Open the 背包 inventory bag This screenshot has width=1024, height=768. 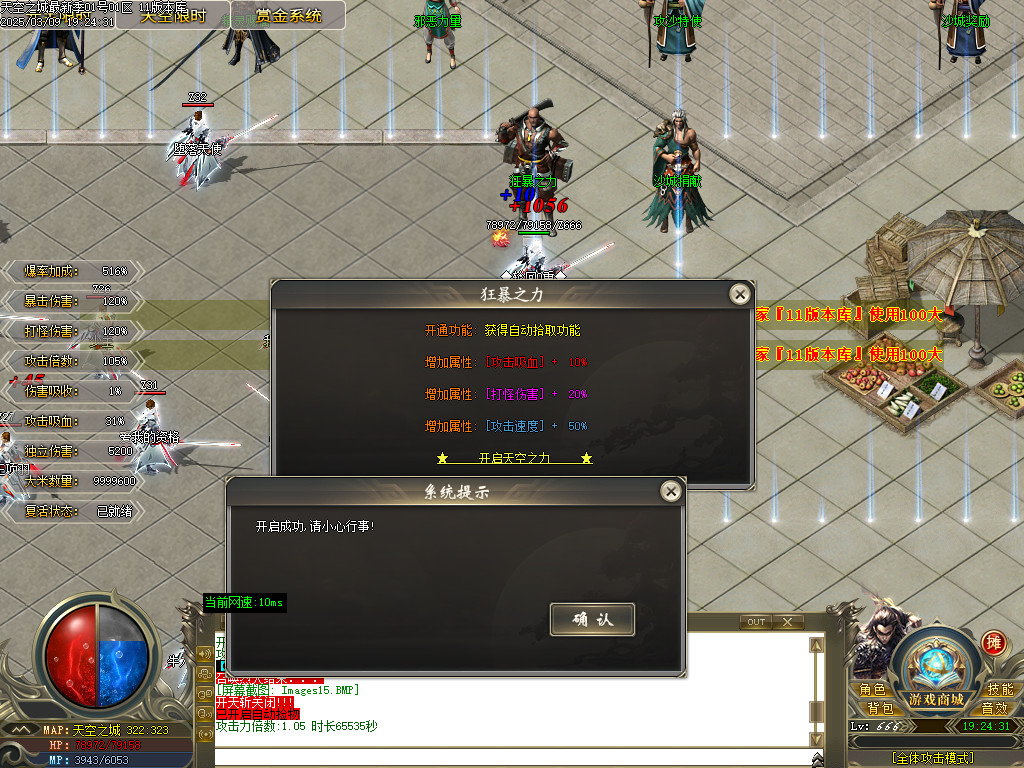880,708
